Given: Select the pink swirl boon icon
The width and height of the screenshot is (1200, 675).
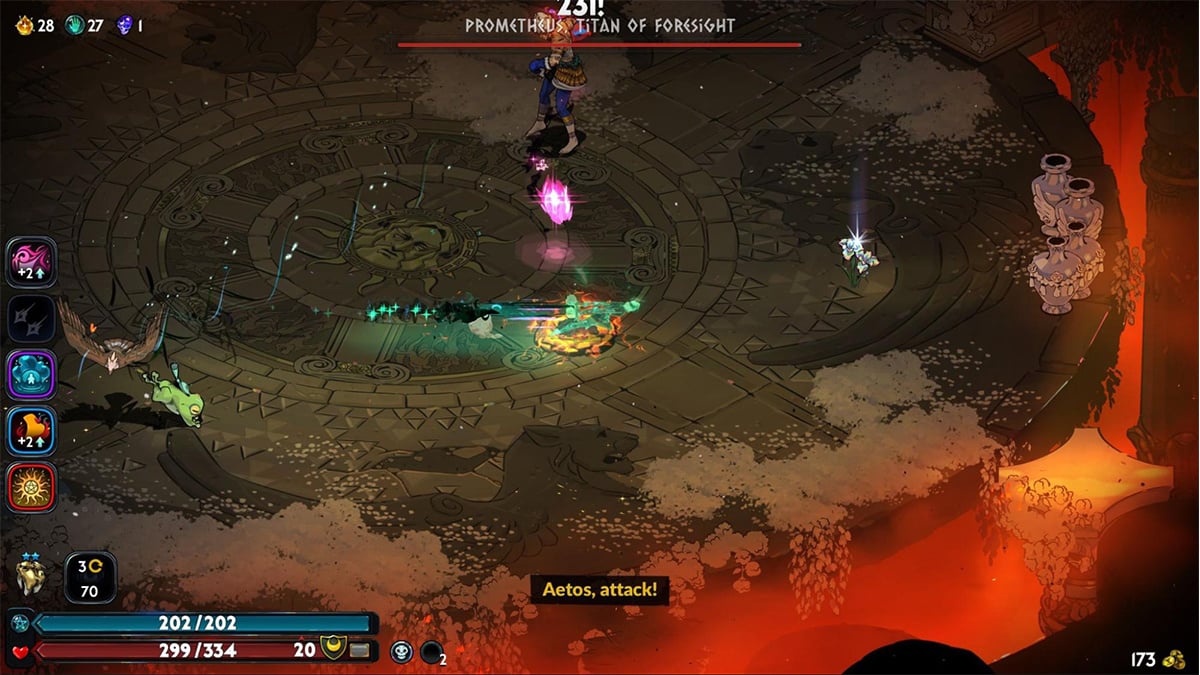Looking at the screenshot, I should point(32,262).
